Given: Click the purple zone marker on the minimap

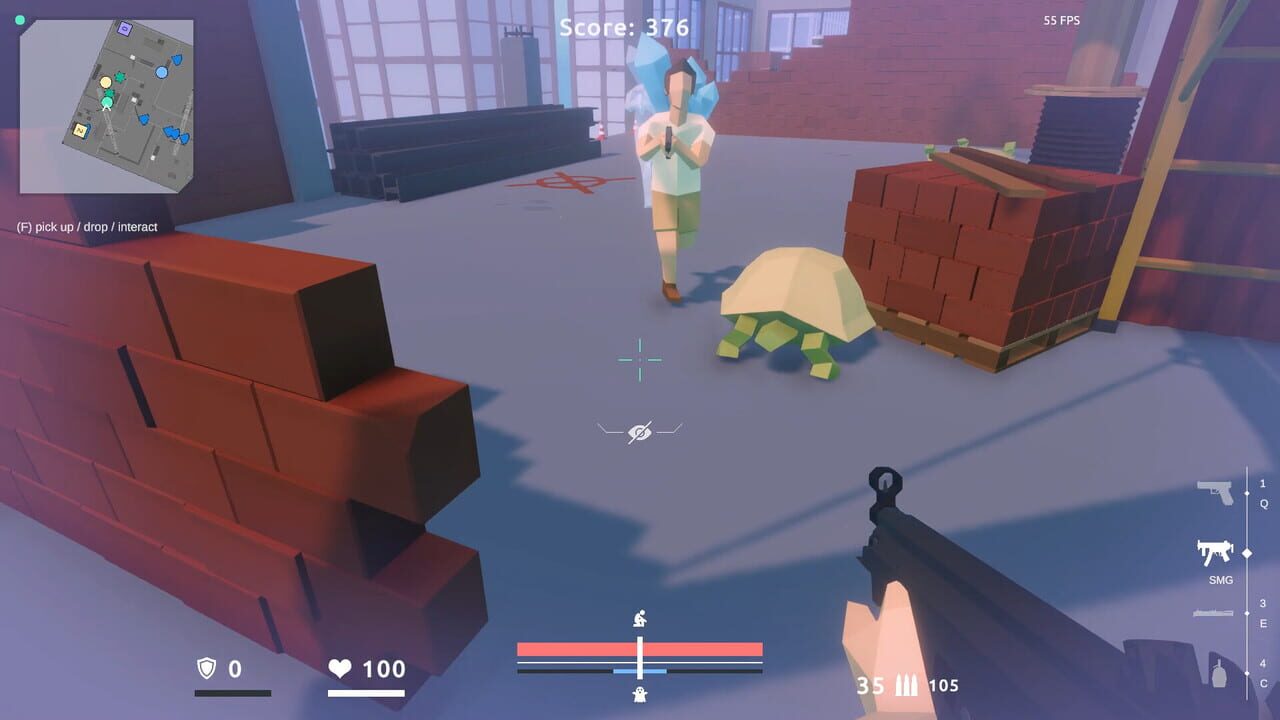Looking at the screenshot, I should [123, 29].
